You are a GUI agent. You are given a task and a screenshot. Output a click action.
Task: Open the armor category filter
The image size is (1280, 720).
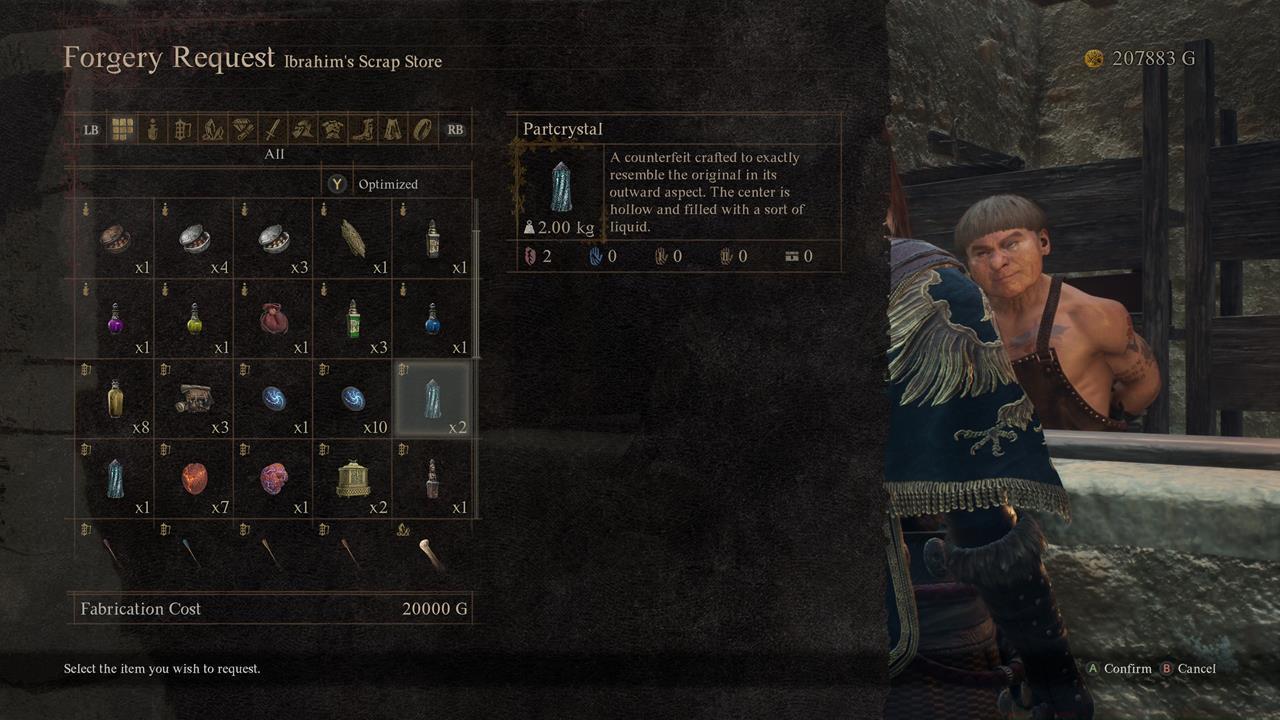335,129
